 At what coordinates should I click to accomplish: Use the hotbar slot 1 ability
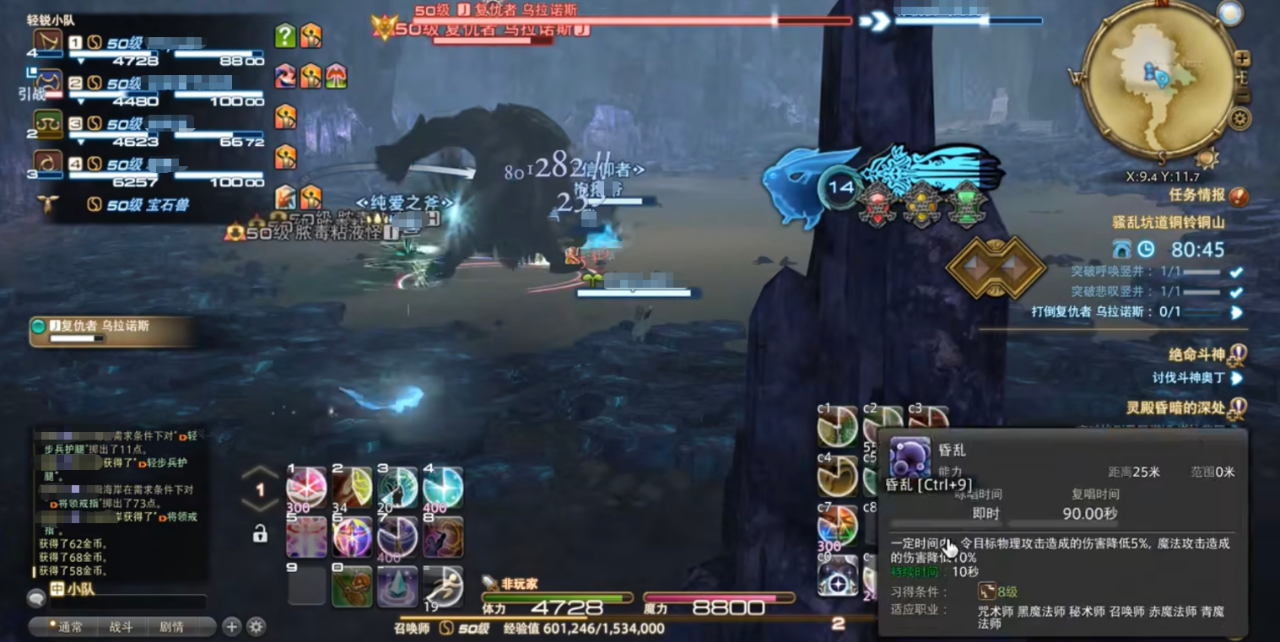(306, 488)
